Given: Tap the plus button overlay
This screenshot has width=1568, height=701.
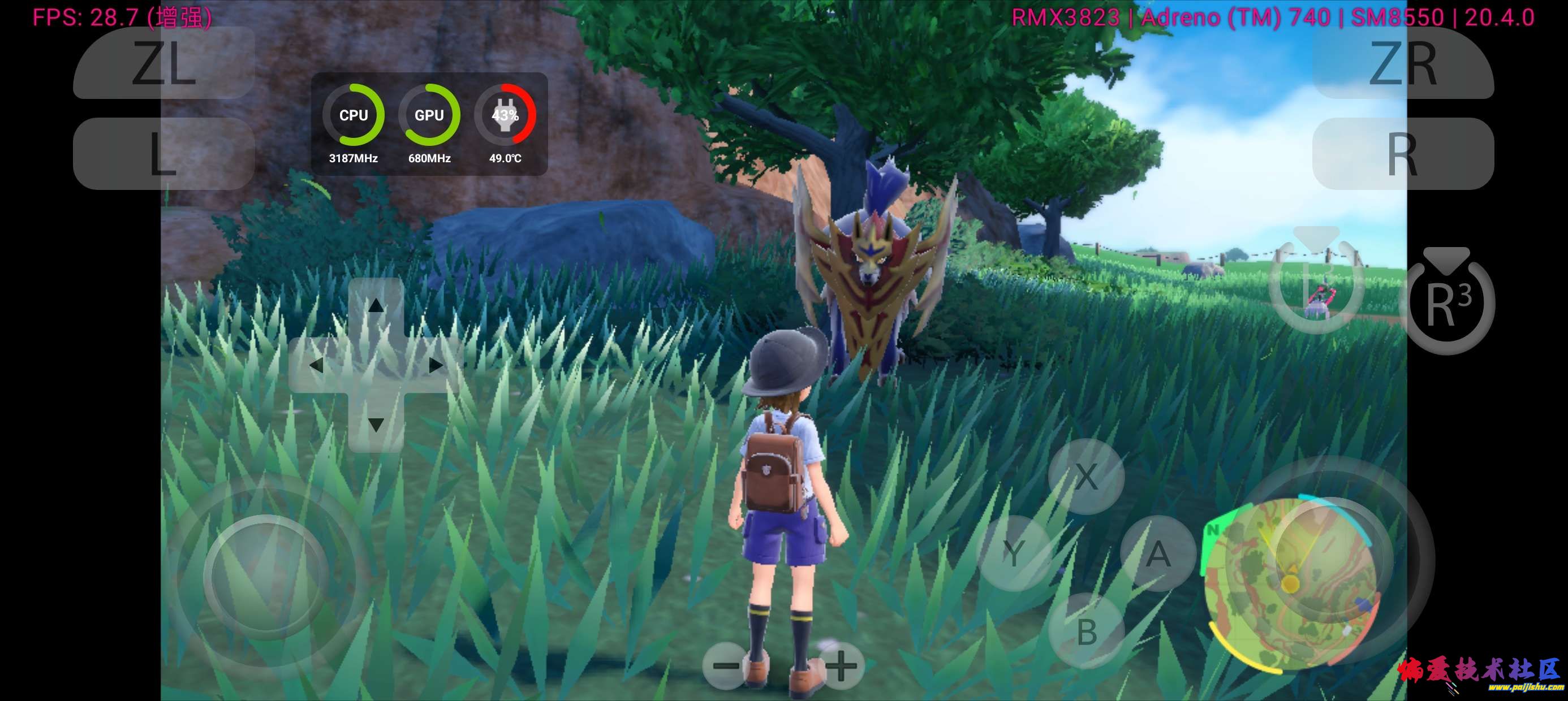Looking at the screenshot, I should pos(841,665).
